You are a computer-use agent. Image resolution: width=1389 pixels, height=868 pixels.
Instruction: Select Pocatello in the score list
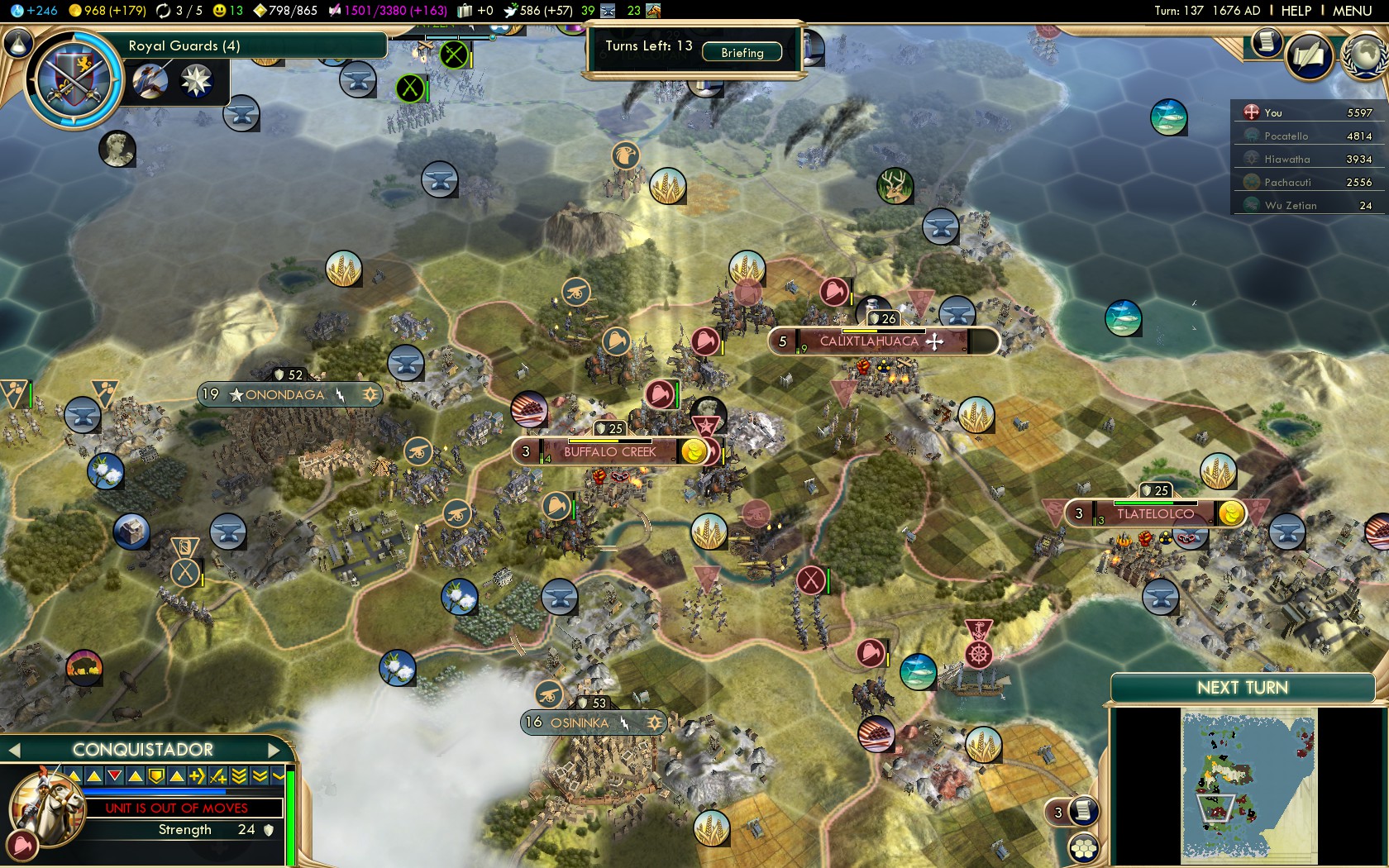tap(1286, 136)
